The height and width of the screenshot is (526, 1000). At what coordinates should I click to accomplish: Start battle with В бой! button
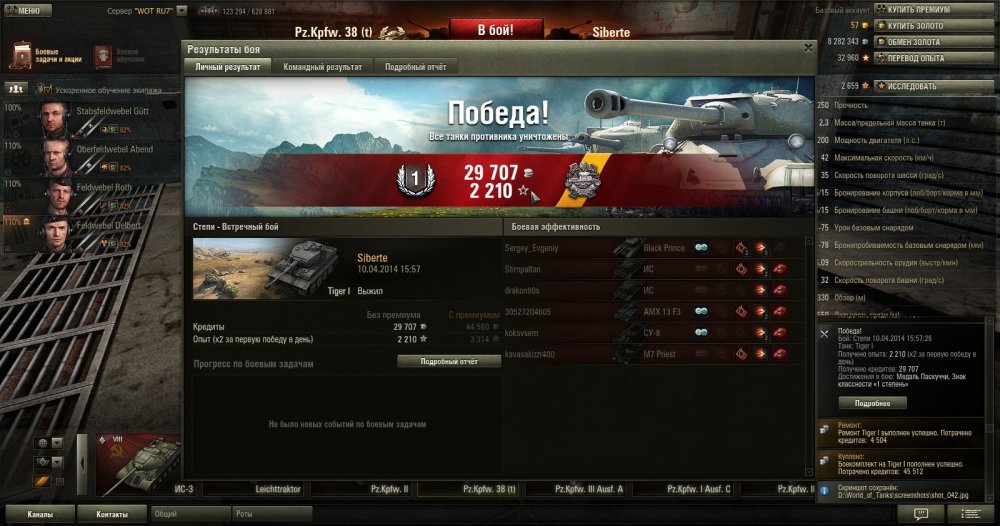(x=495, y=30)
